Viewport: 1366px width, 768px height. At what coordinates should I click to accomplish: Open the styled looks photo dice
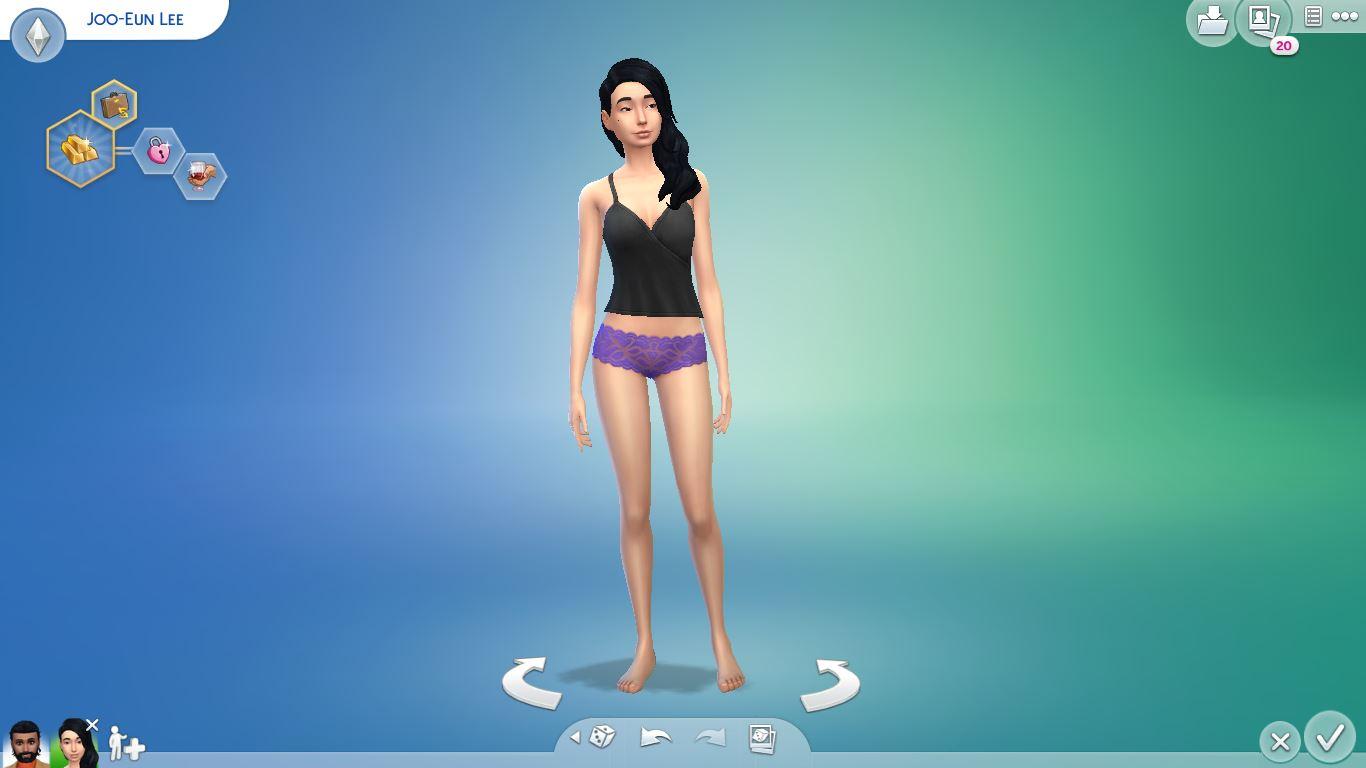[762, 738]
